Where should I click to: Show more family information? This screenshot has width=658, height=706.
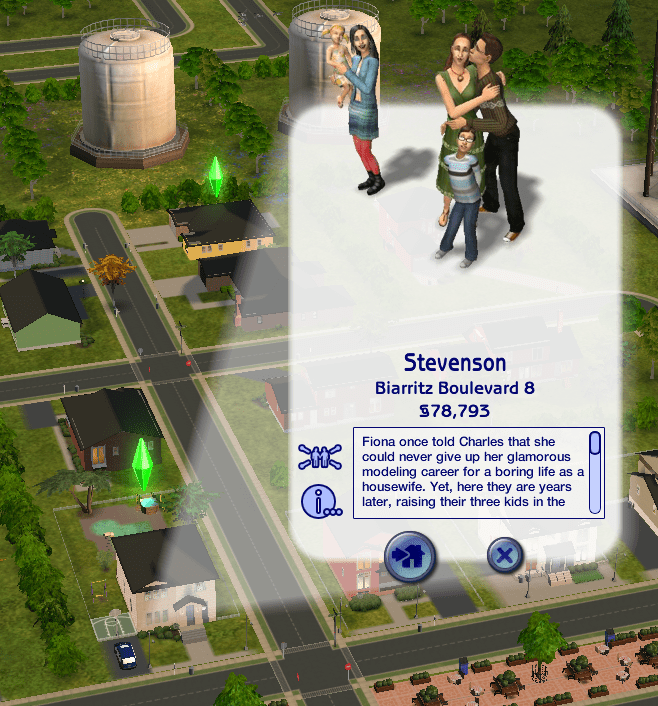(320, 501)
